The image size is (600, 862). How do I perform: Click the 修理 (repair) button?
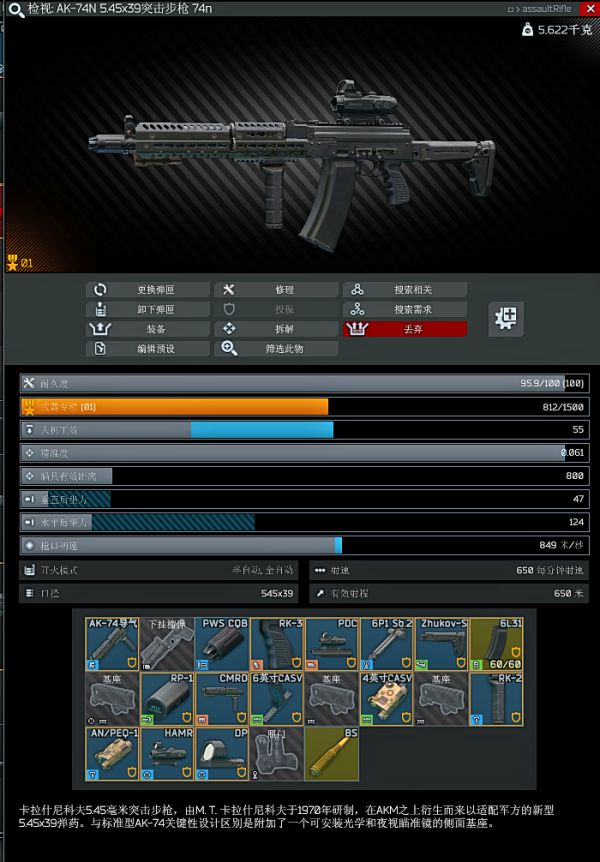(x=276, y=290)
